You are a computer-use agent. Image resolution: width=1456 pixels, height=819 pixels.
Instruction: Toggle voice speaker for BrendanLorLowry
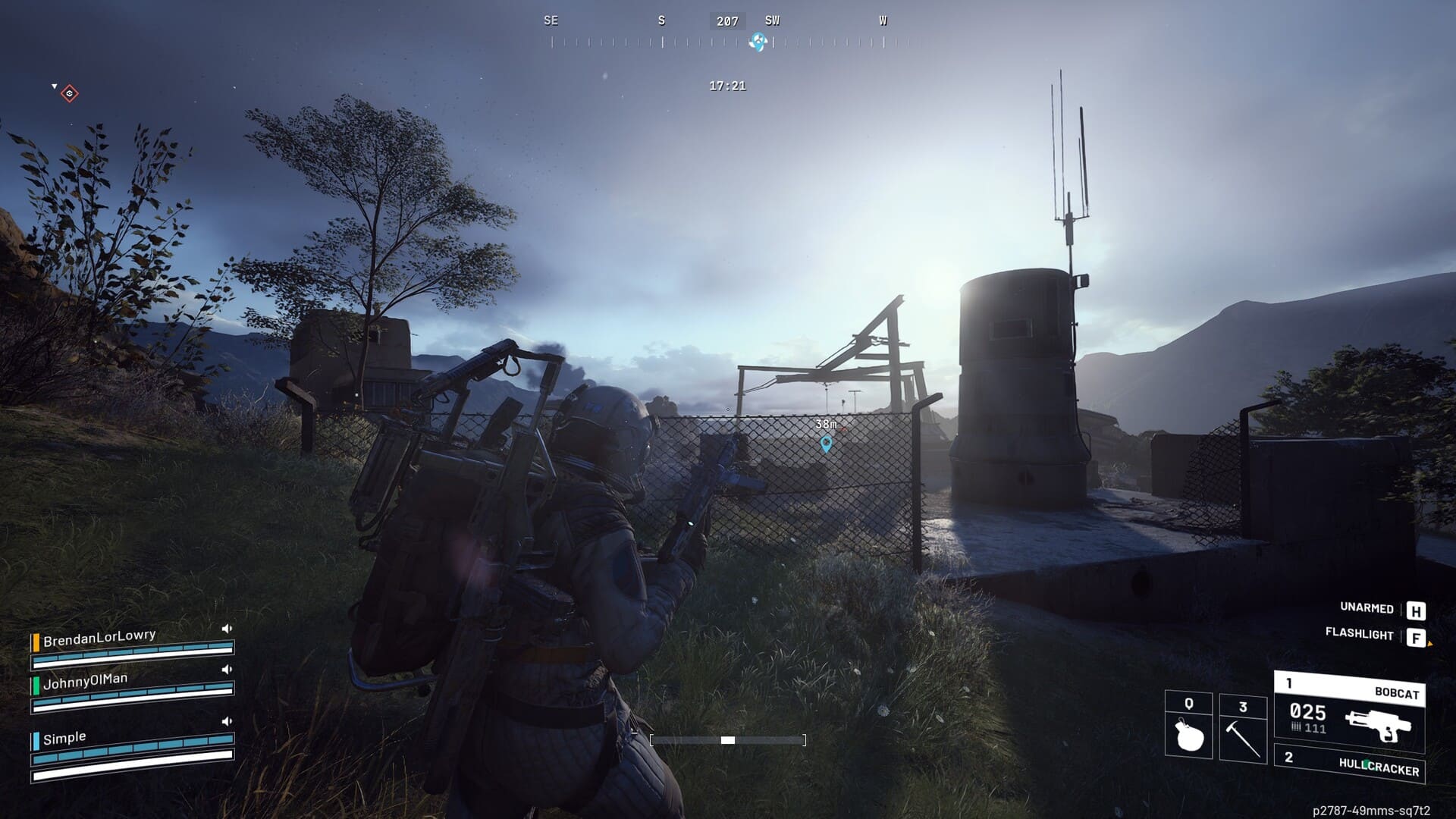pos(226,629)
